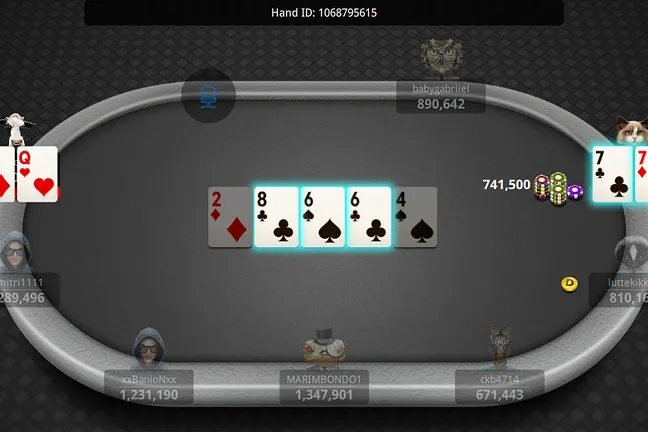648x432 pixels.
Task: Select babygabriiel's player seat
Action: pyautogui.click(x=440, y=97)
